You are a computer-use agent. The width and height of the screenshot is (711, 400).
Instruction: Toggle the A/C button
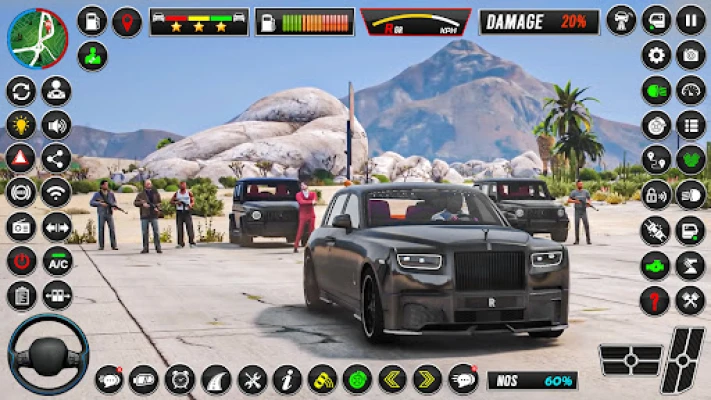click(56, 261)
